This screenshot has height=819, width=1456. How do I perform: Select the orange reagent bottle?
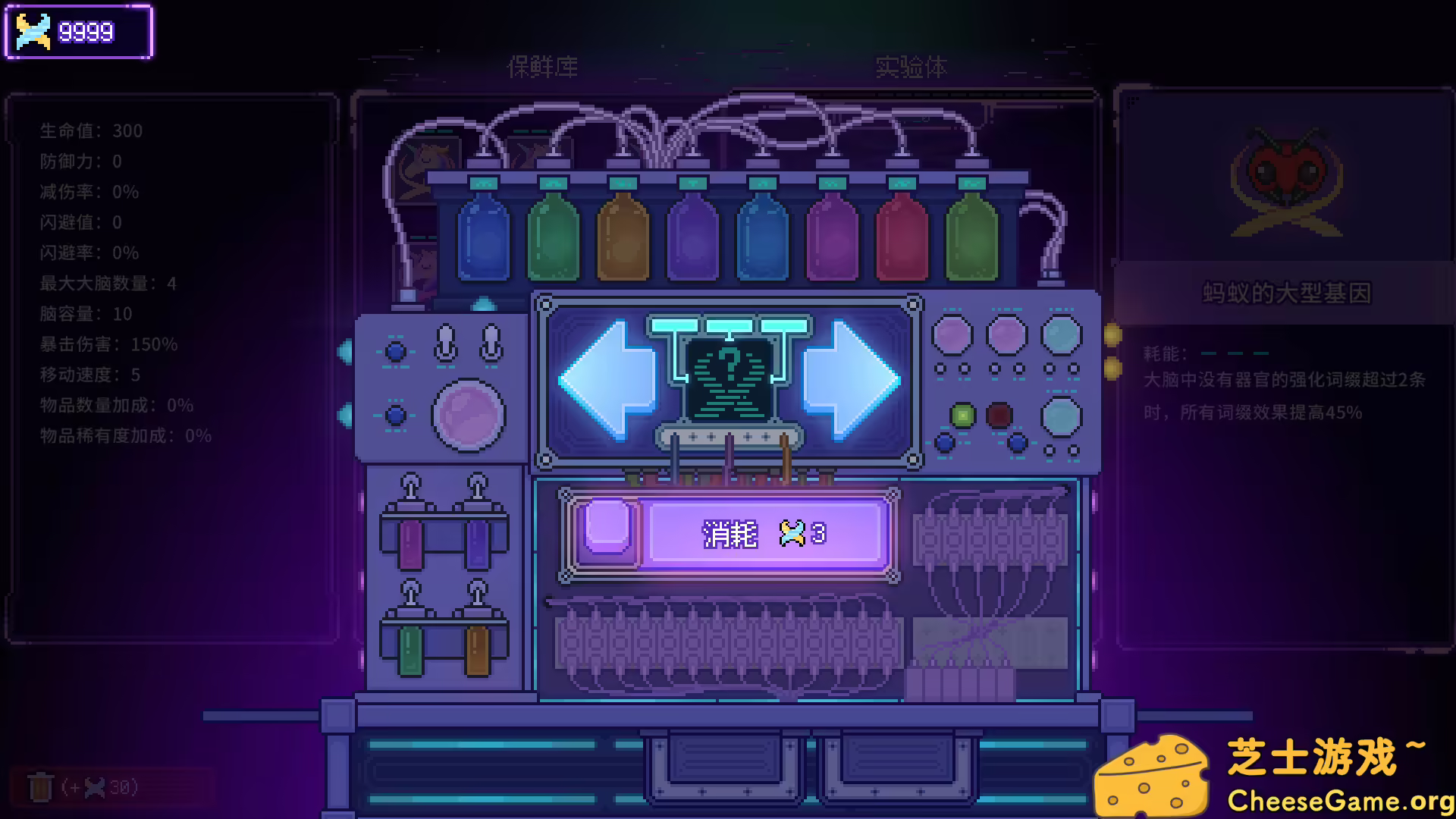coord(623,235)
